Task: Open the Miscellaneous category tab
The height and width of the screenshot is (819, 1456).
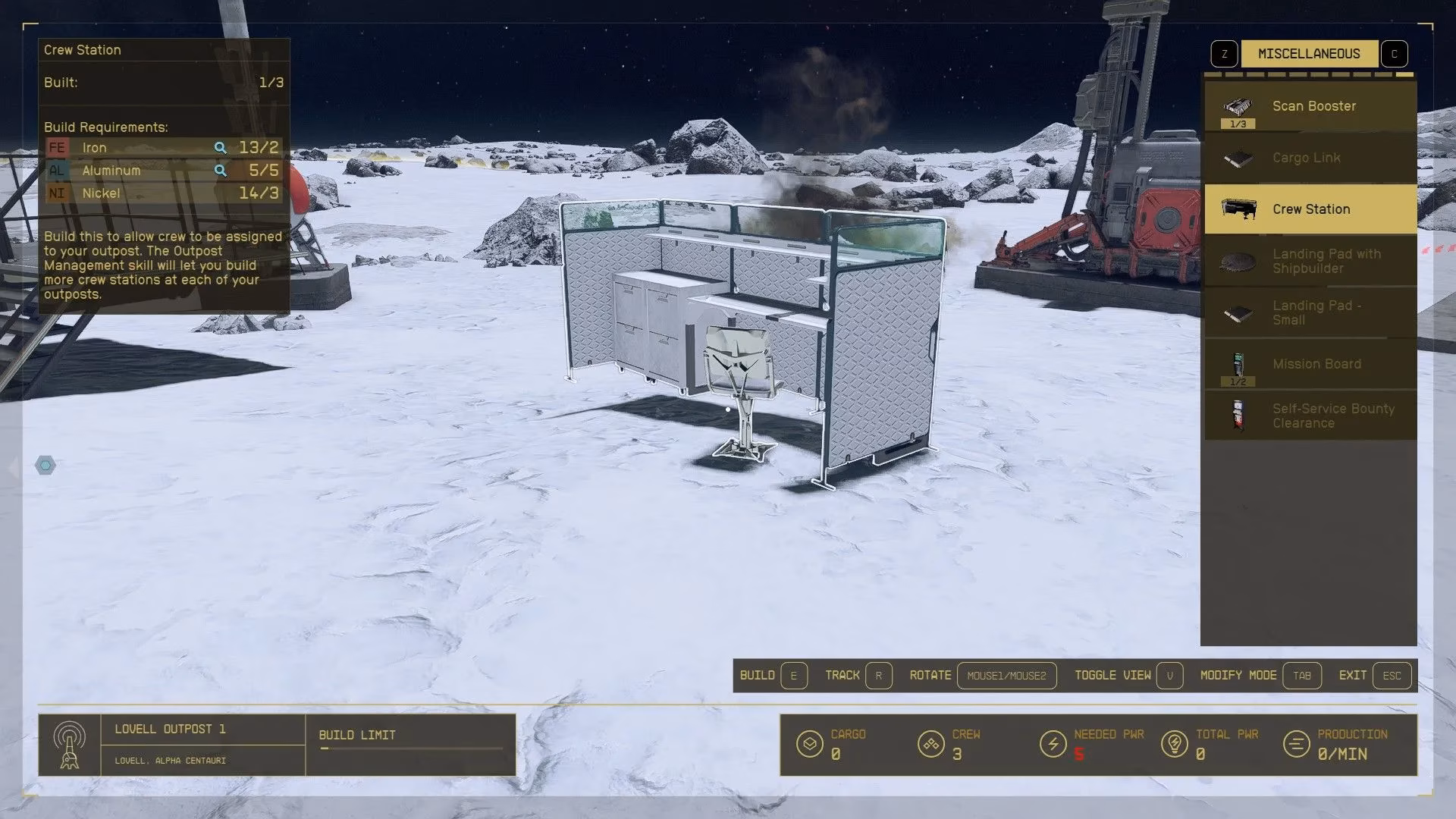Action: pyautogui.click(x=1308, y=53)
